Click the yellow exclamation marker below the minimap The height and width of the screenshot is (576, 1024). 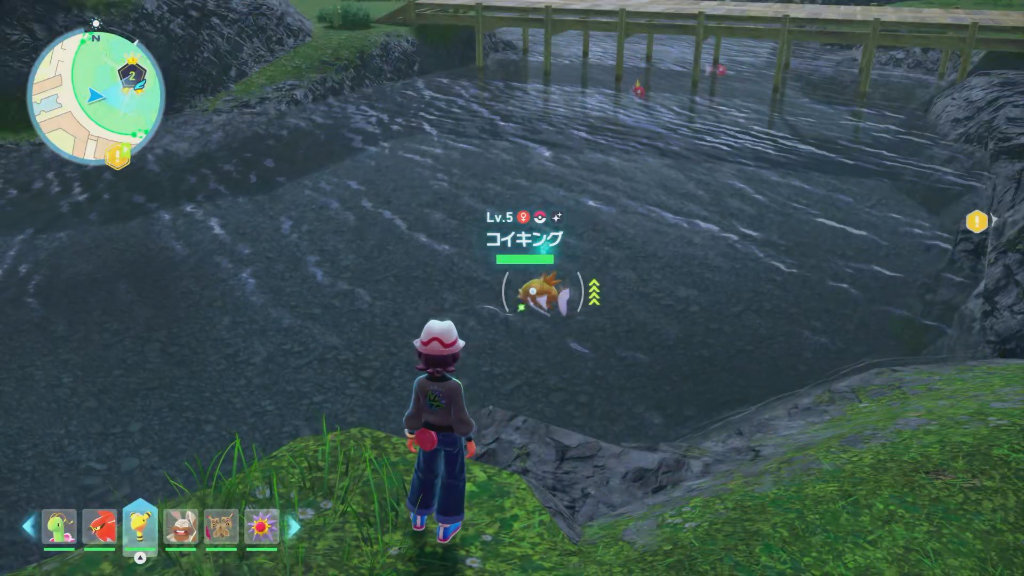[119, 155]
